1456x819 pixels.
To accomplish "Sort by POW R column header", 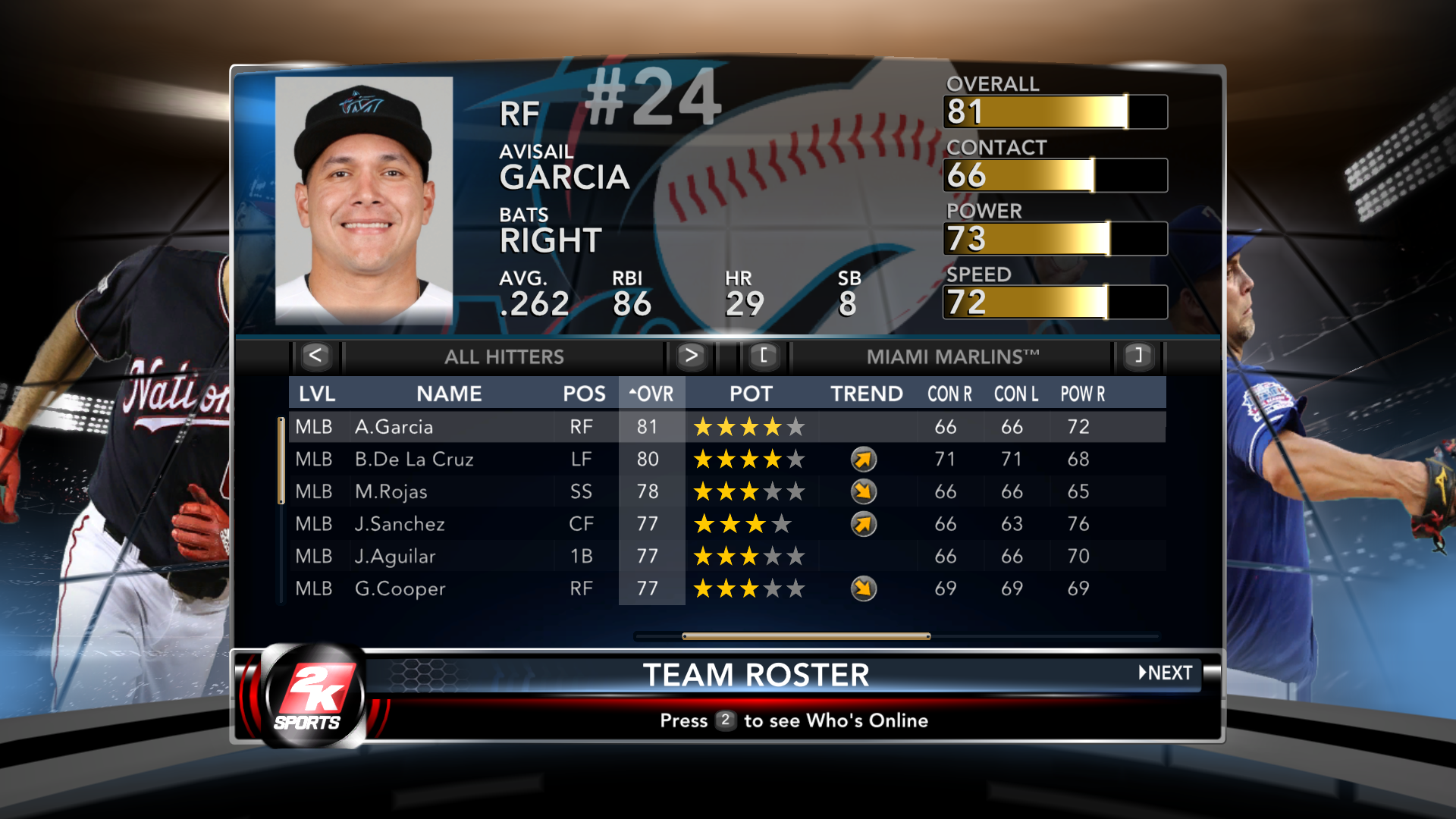I will (x=1082, y=394).
